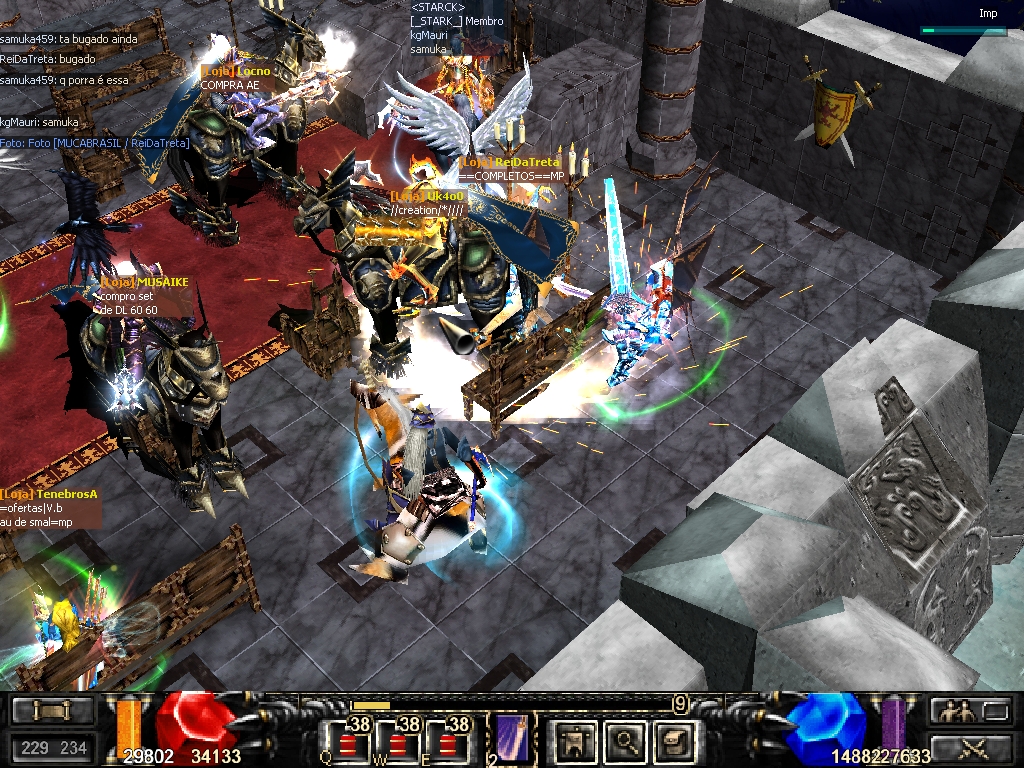Click the MUCABRASIL / ReiDaTreta photo chat link
The height and width of the screenshot is (768, 1024).
point(95,143)
